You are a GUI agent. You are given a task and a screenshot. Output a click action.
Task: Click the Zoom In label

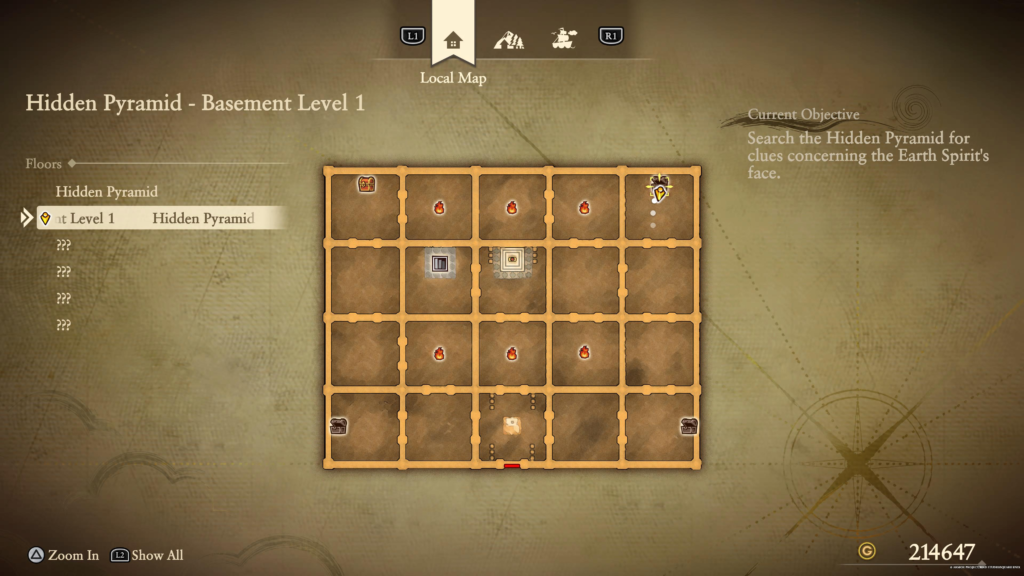73,555
